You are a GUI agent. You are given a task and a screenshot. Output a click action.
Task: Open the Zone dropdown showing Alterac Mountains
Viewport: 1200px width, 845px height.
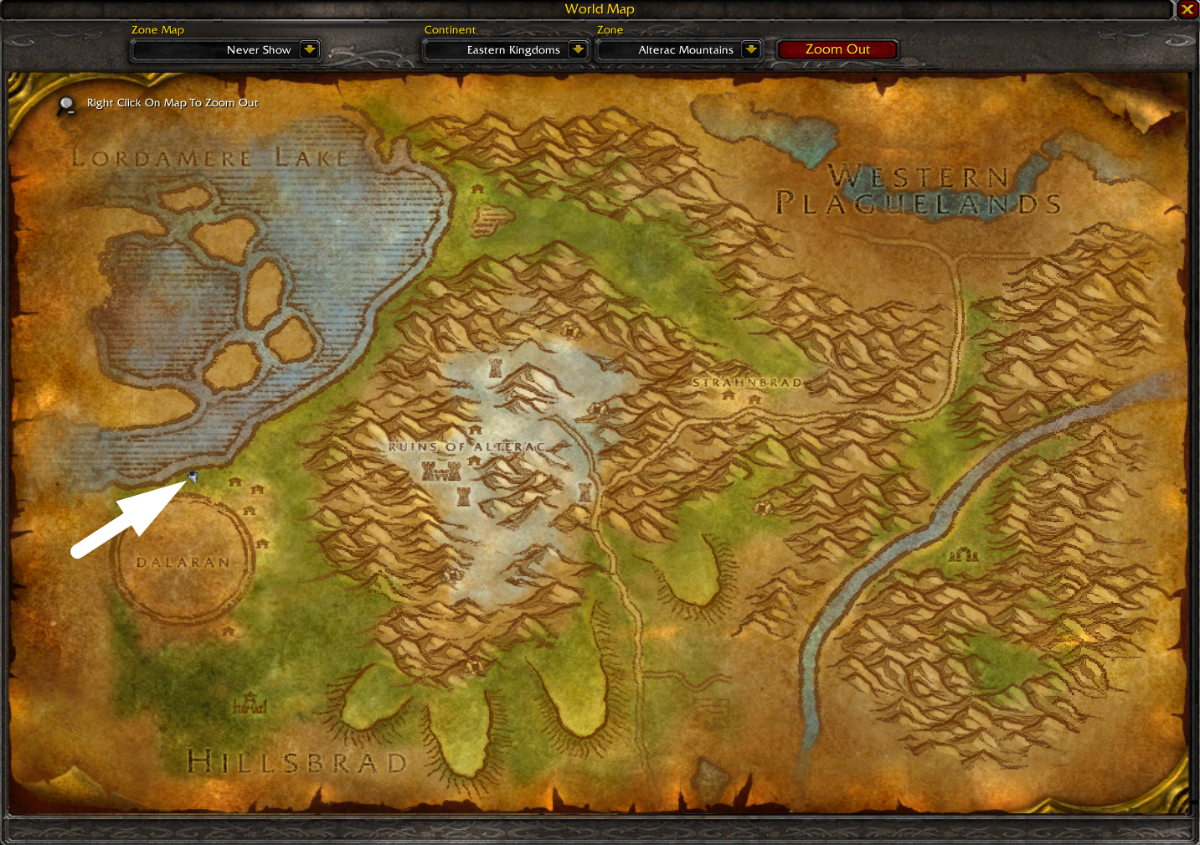(x=751, y=50)
